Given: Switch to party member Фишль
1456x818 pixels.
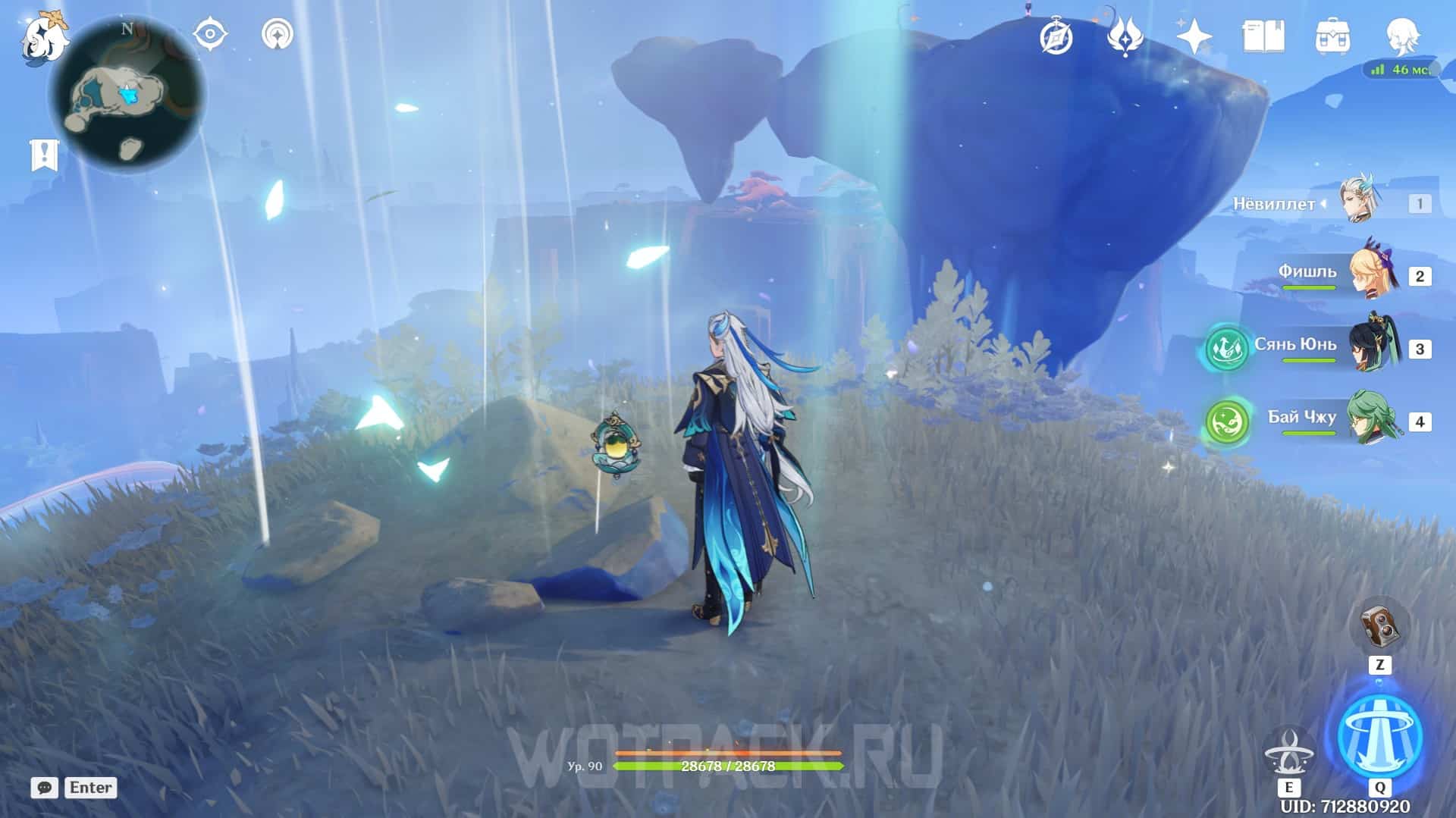Looking at the screenshot, I should click(1373, 274).
